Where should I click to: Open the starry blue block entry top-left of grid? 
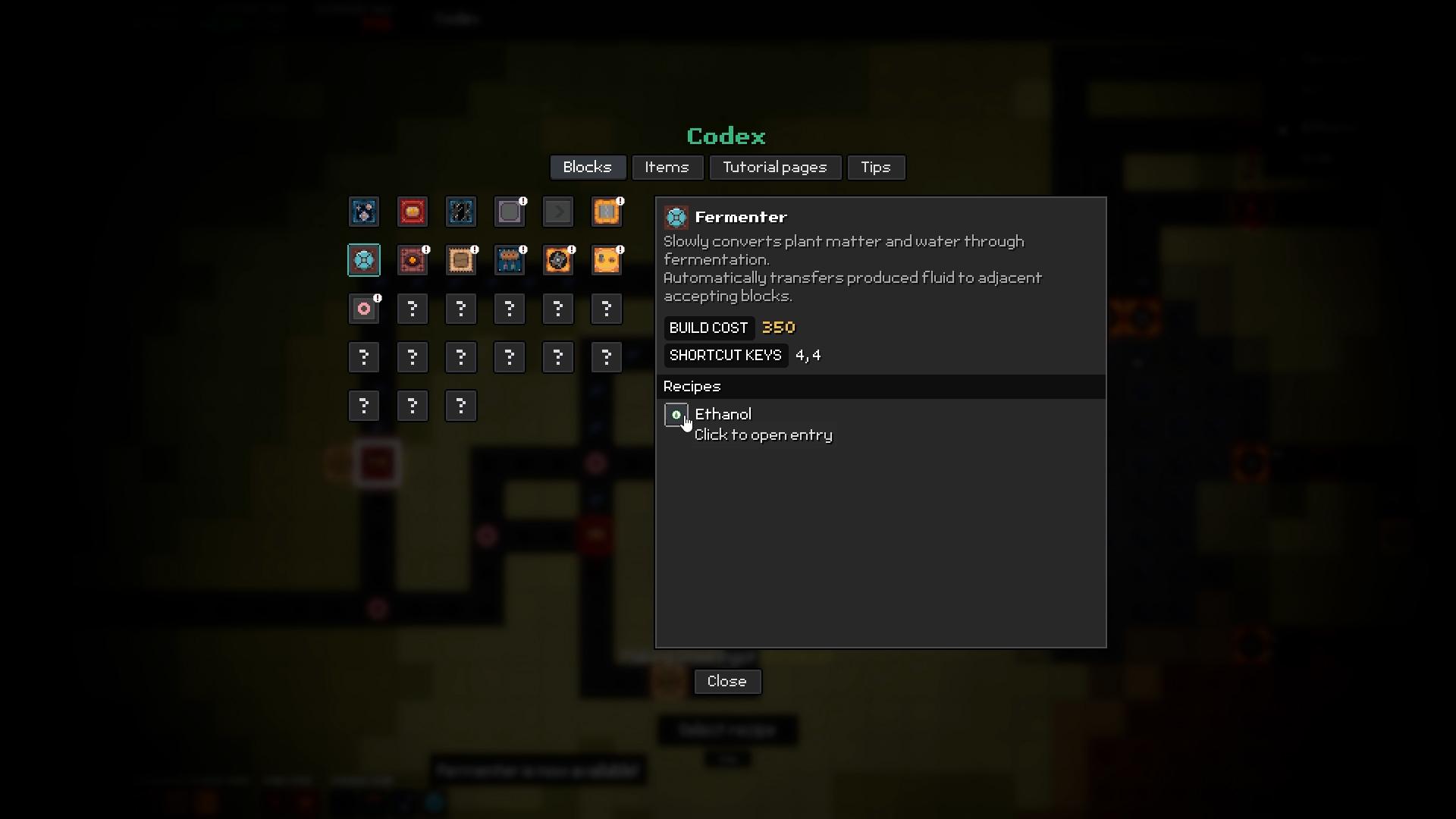click(364, 212)
